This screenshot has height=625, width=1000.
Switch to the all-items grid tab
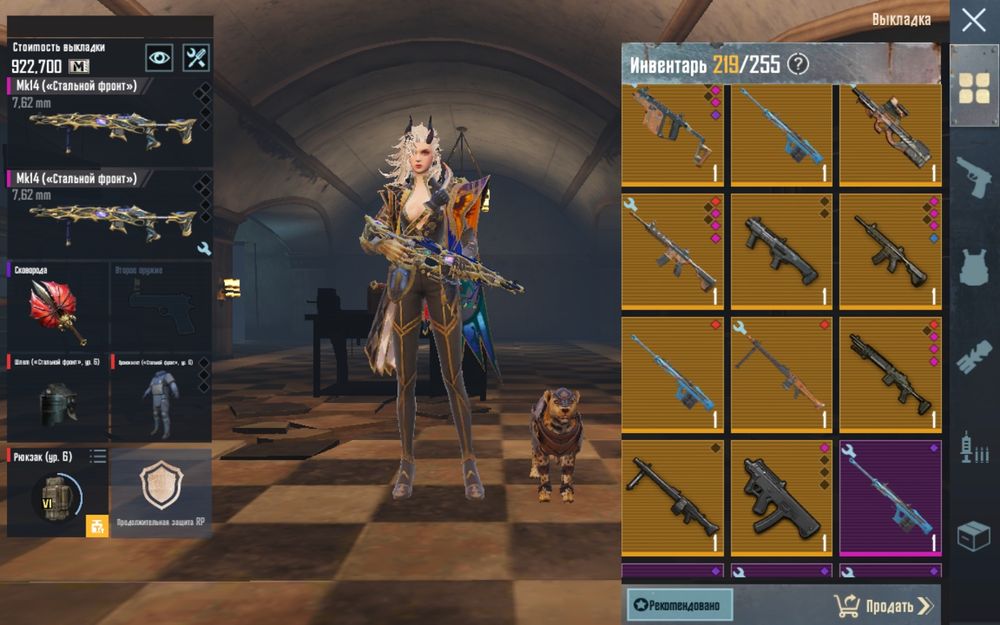click(974, 87)
